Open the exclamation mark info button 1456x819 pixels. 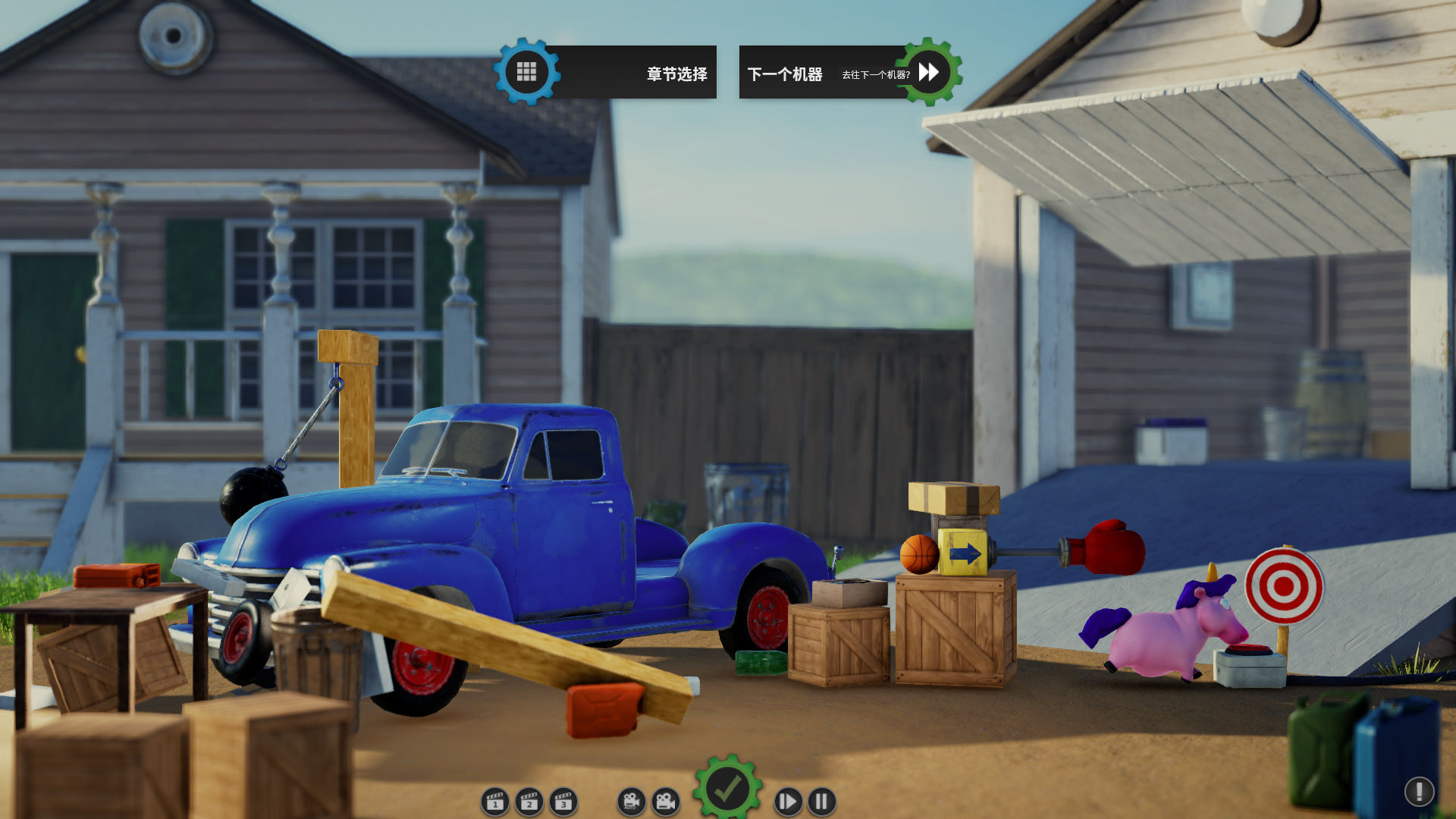pos(1418,791)
